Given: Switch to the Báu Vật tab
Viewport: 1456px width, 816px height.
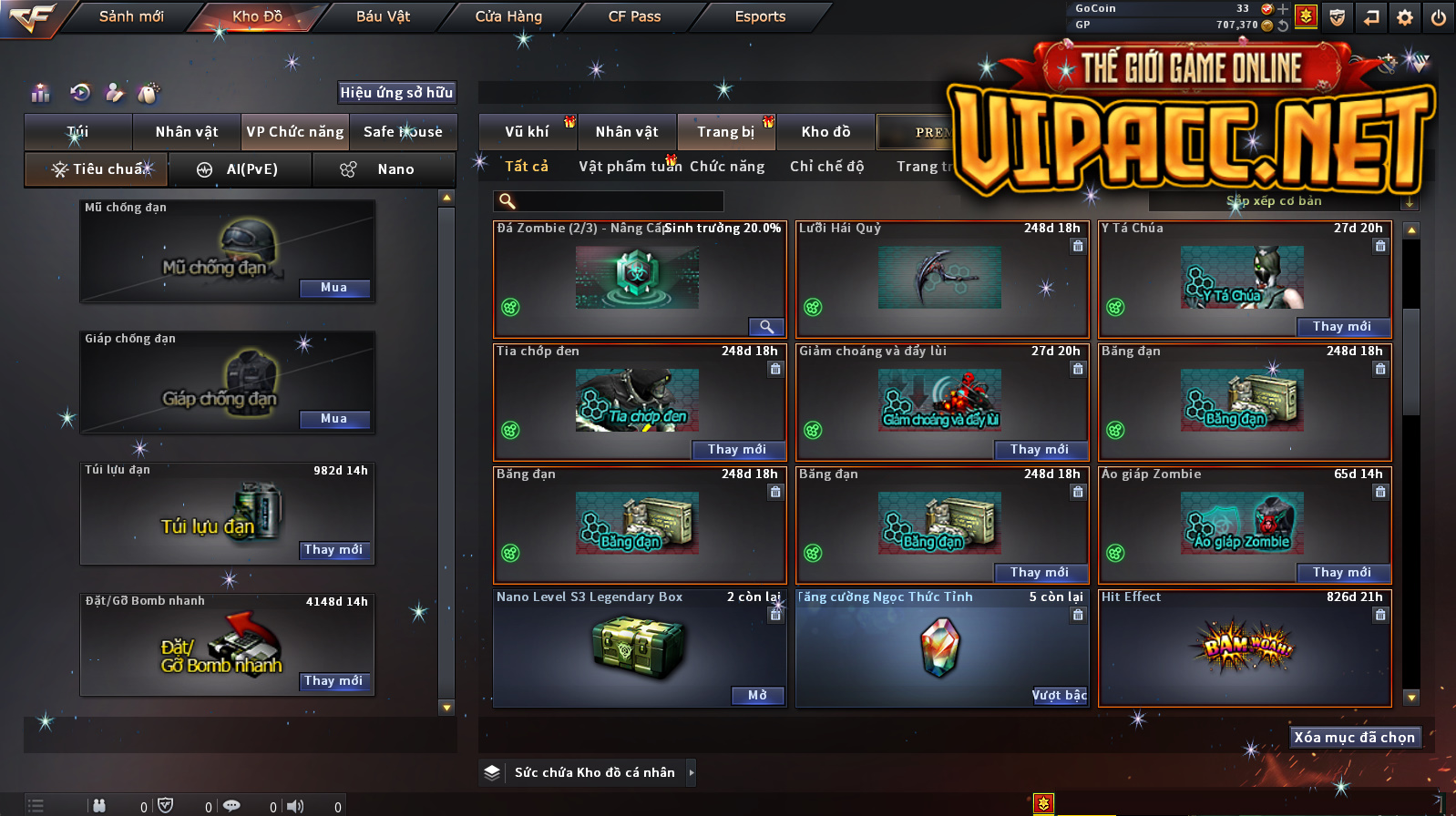Looking at the screenshot, I should pyautogui.click(x=383, y=16).
